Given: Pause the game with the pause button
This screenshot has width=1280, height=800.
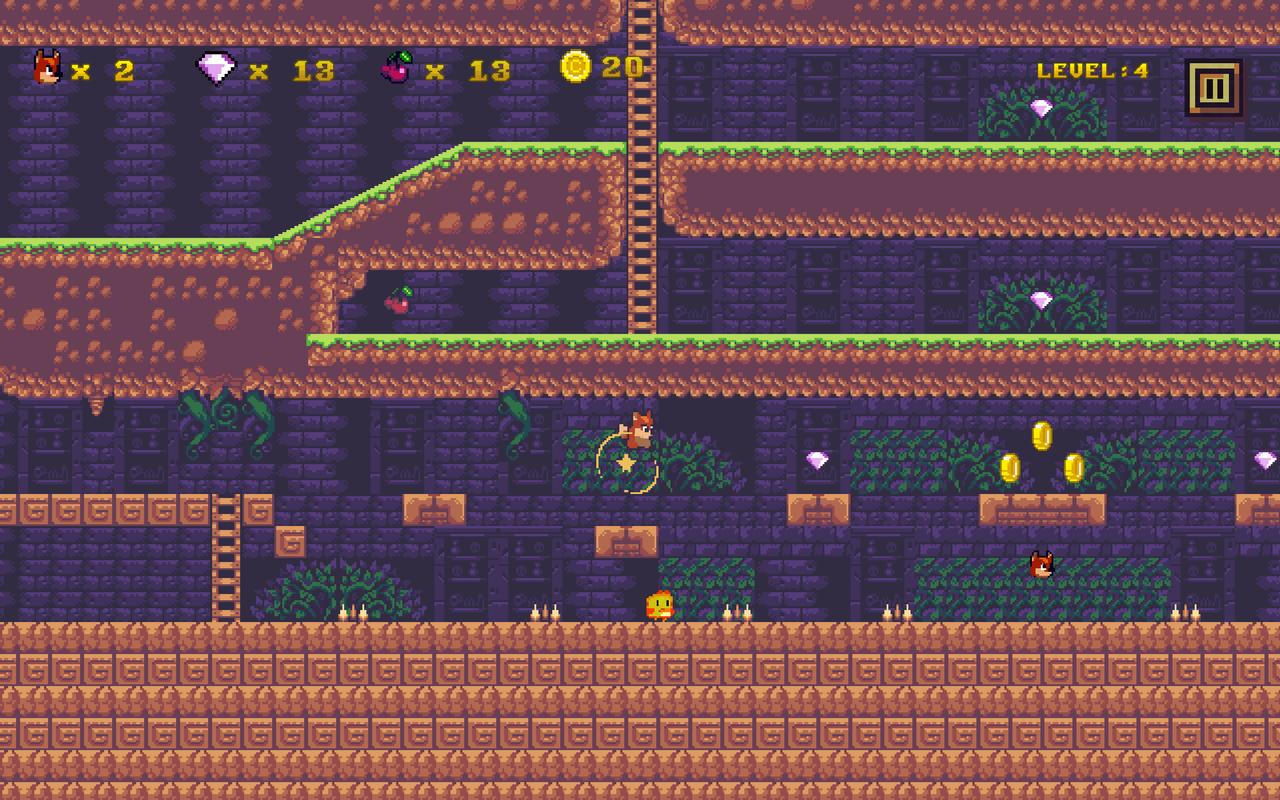Looking at the screenshot, I should click(1213, 88).
